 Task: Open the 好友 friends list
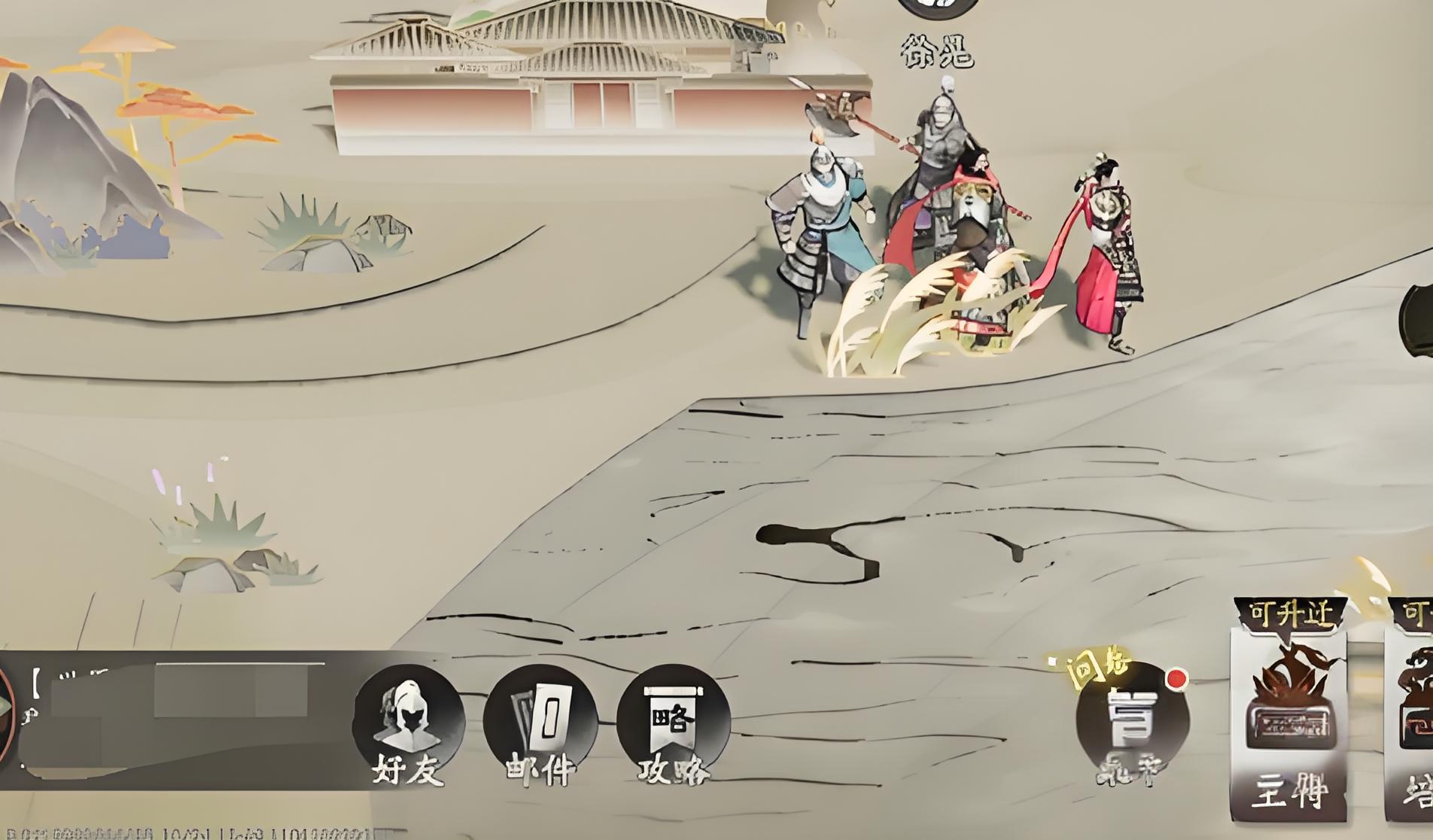(x=408, y=723)
